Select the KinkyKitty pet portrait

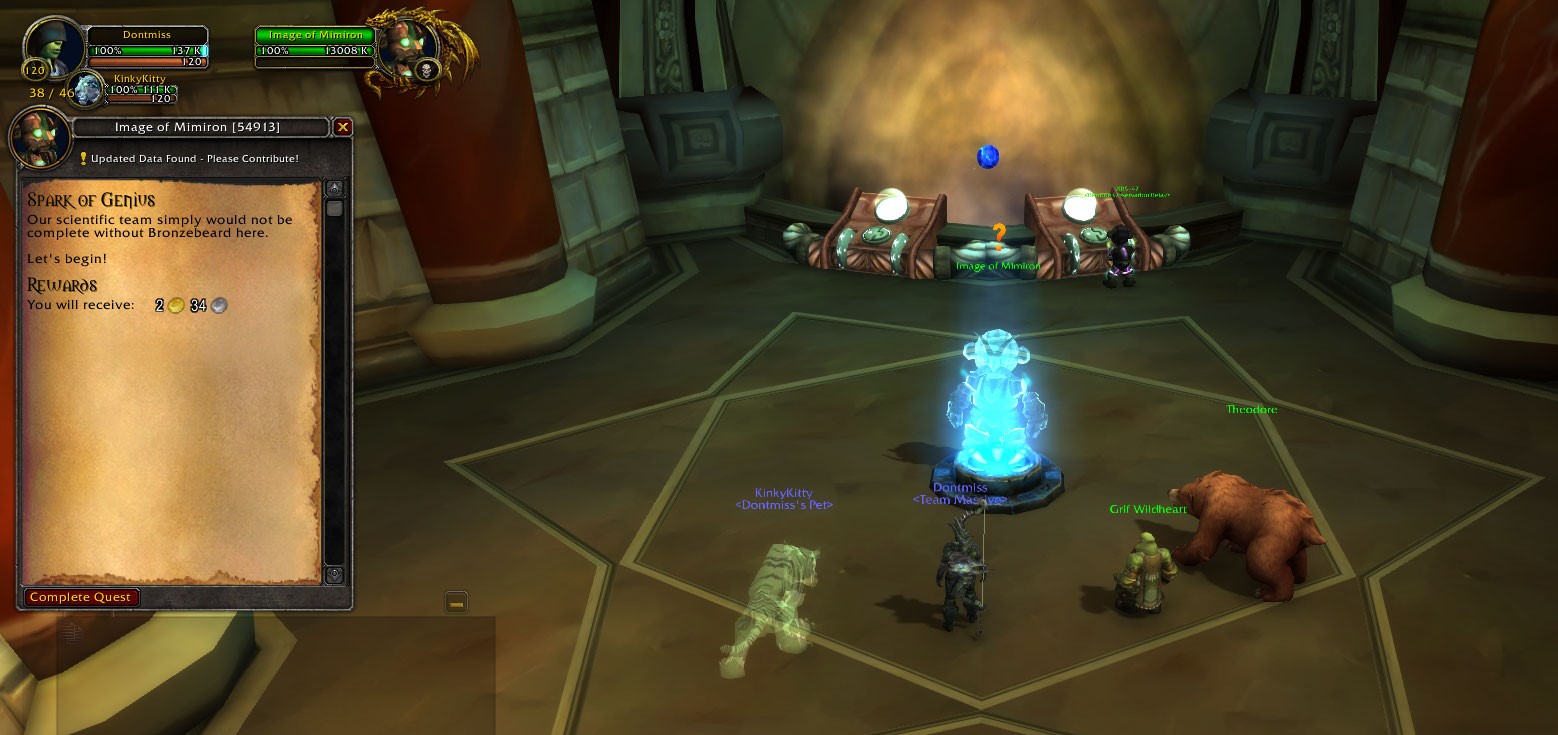(88, 87)
